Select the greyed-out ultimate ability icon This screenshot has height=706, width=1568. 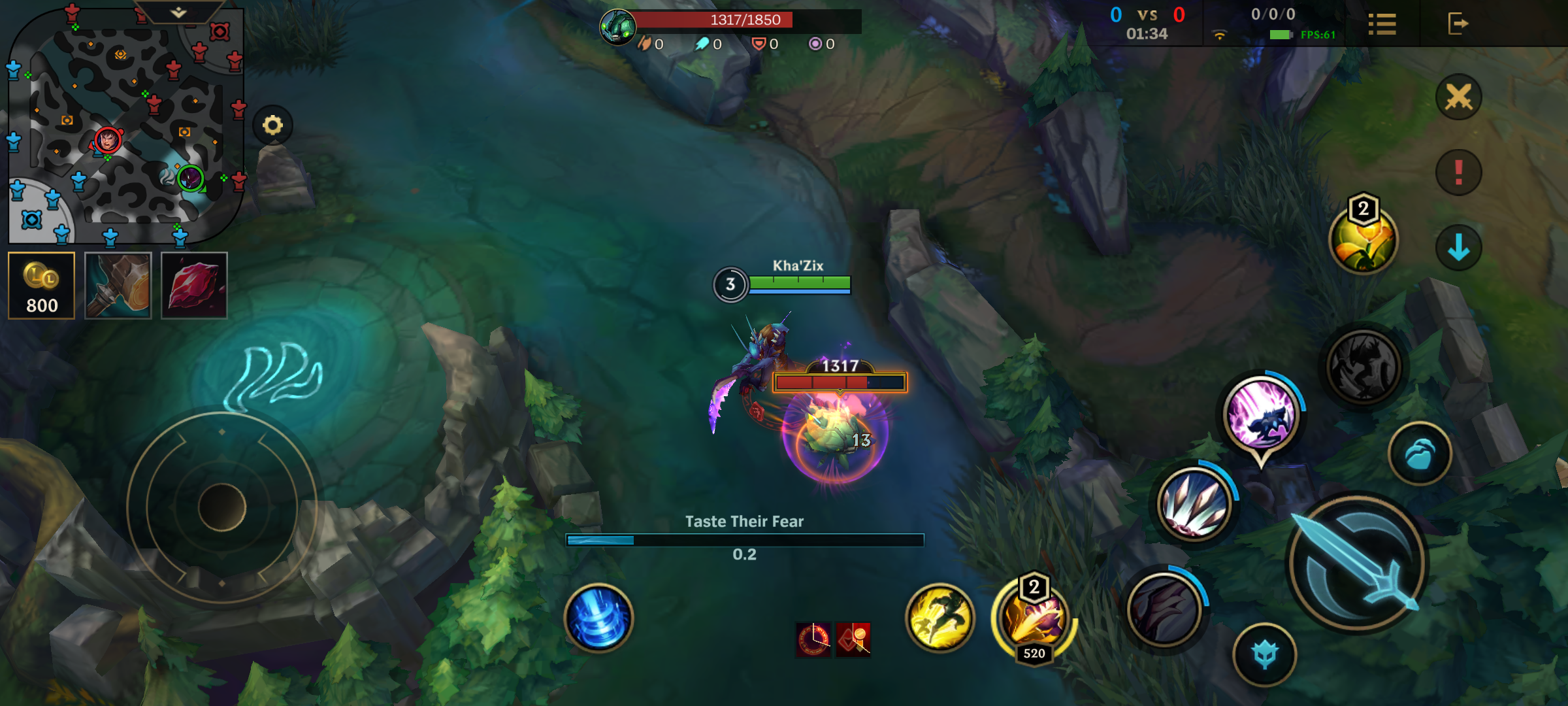point(1364,366)
